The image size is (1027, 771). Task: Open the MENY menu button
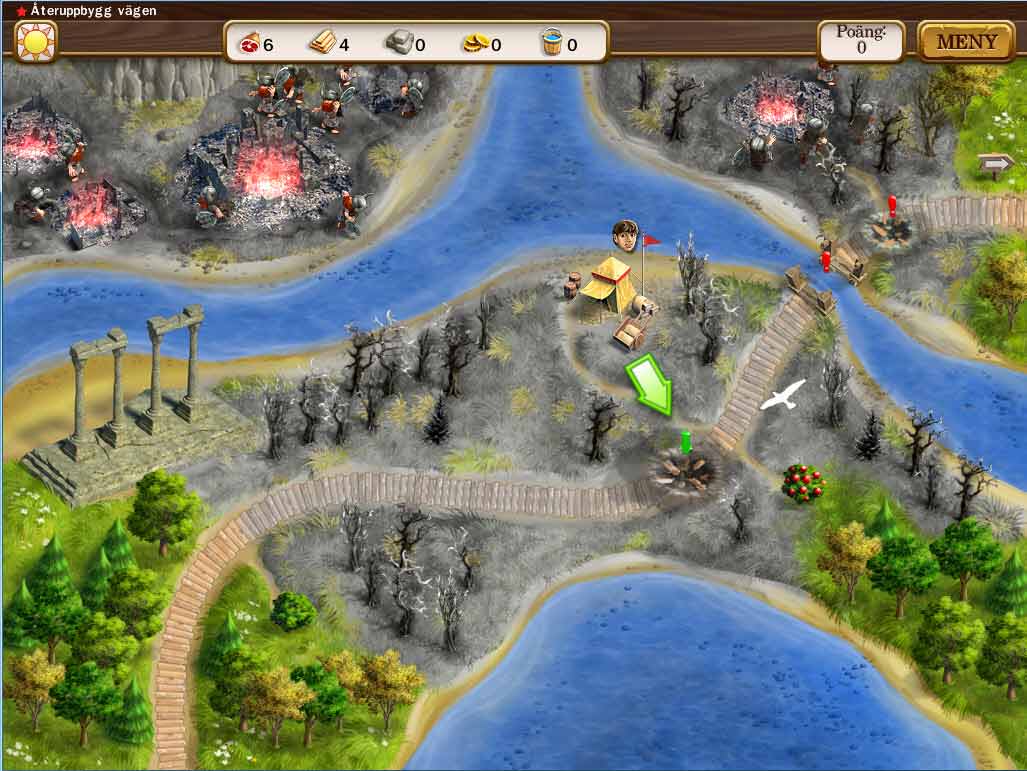pos(966,42)
